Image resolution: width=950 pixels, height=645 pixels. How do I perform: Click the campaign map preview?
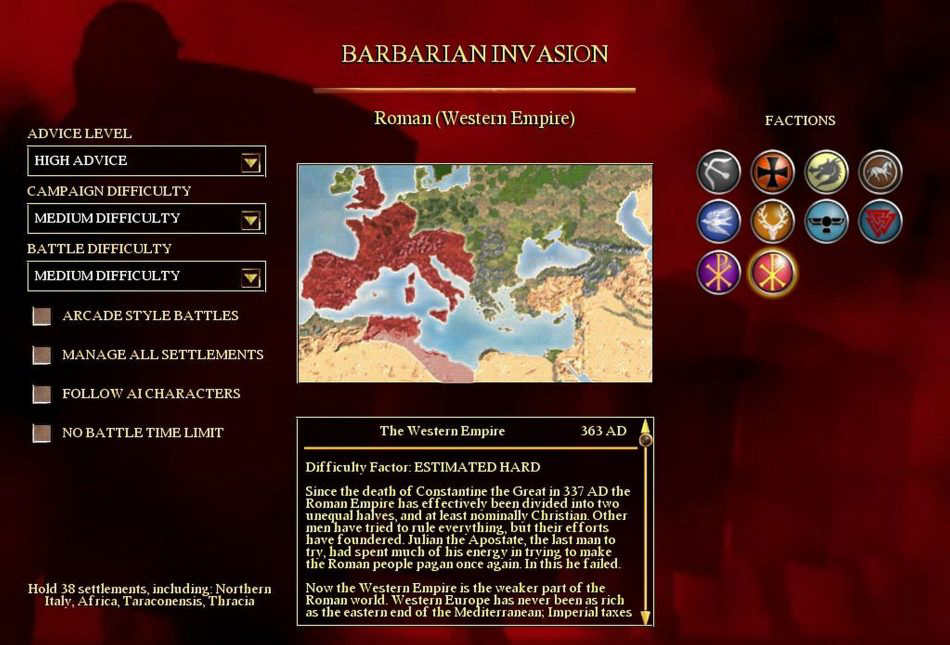pos(475,273)
